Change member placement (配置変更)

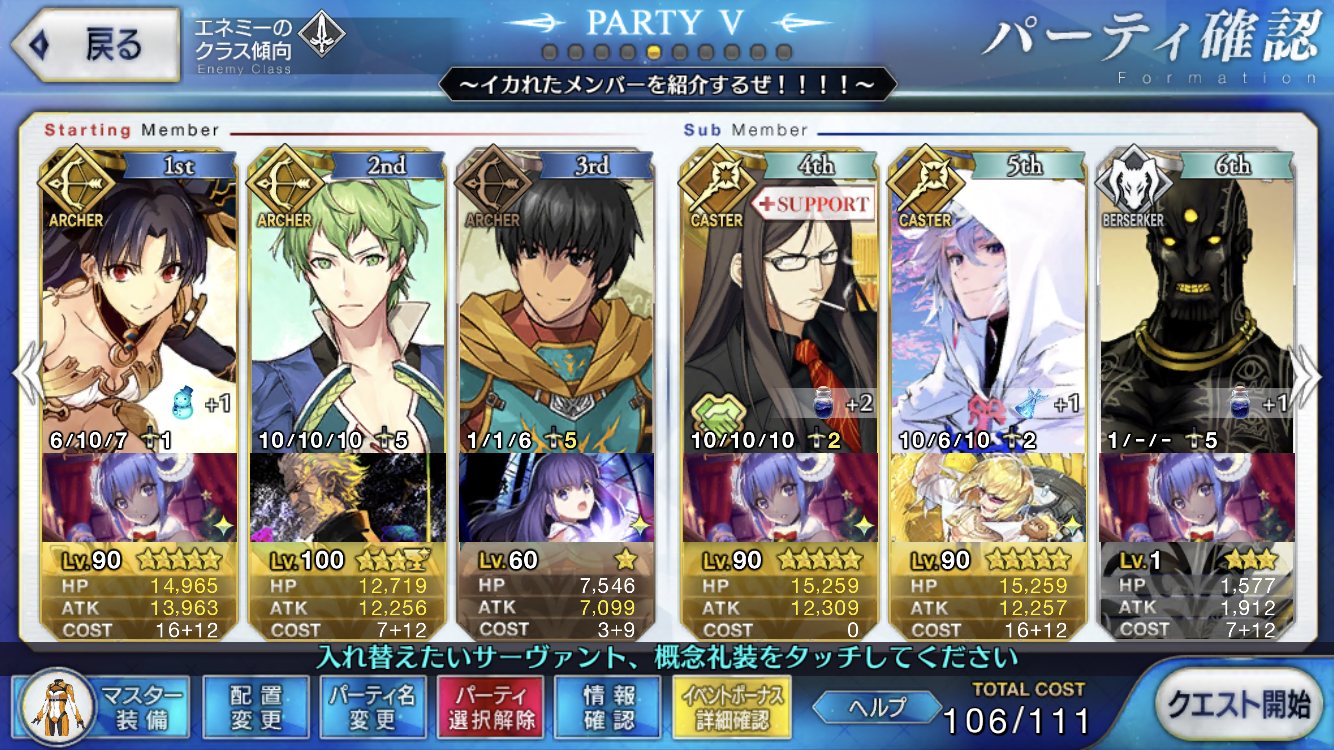point(256,707)
